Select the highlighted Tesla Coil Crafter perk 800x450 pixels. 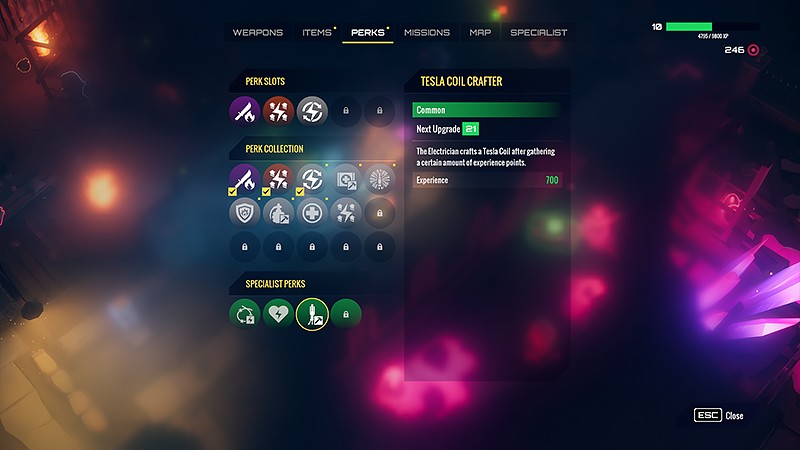click(x=313, y=314)
